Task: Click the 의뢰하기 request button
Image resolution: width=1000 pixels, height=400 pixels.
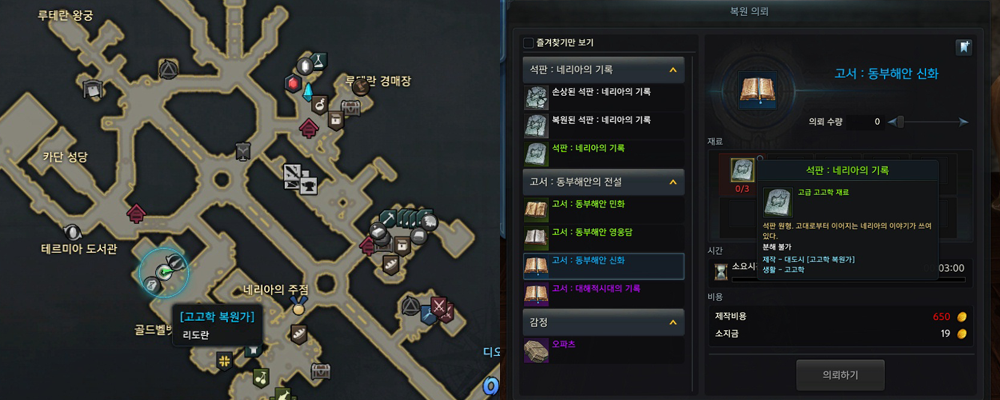Action: (839, 375)
